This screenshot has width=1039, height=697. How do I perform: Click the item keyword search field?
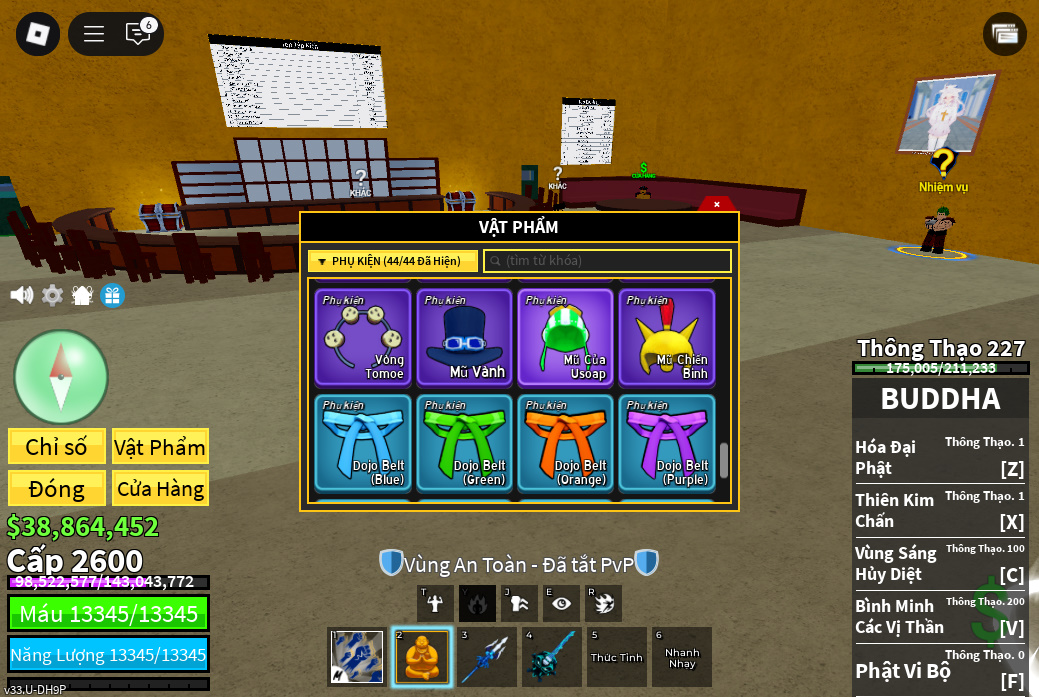click(608, 261)
